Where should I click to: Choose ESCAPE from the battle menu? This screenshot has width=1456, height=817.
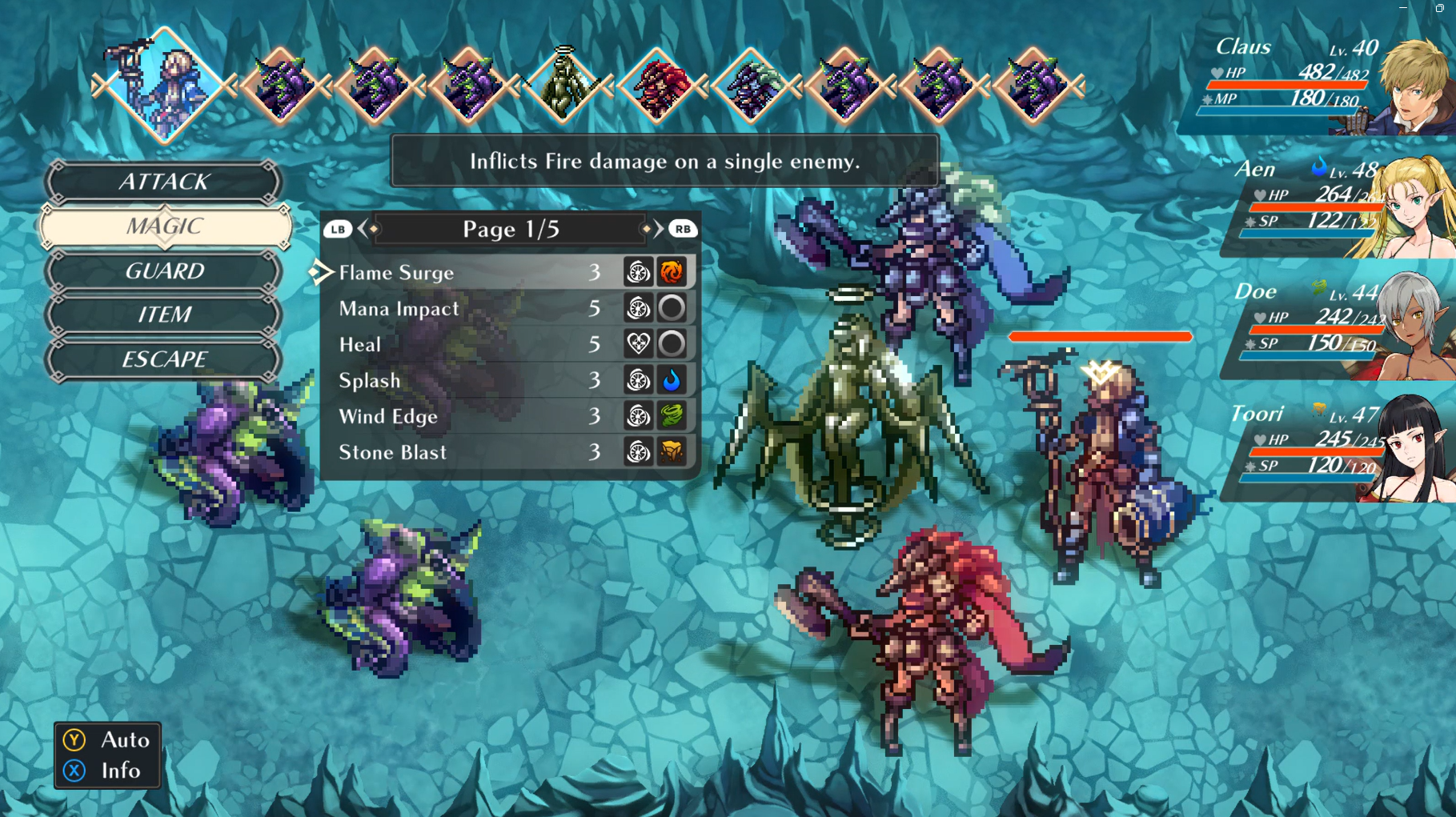164,359
